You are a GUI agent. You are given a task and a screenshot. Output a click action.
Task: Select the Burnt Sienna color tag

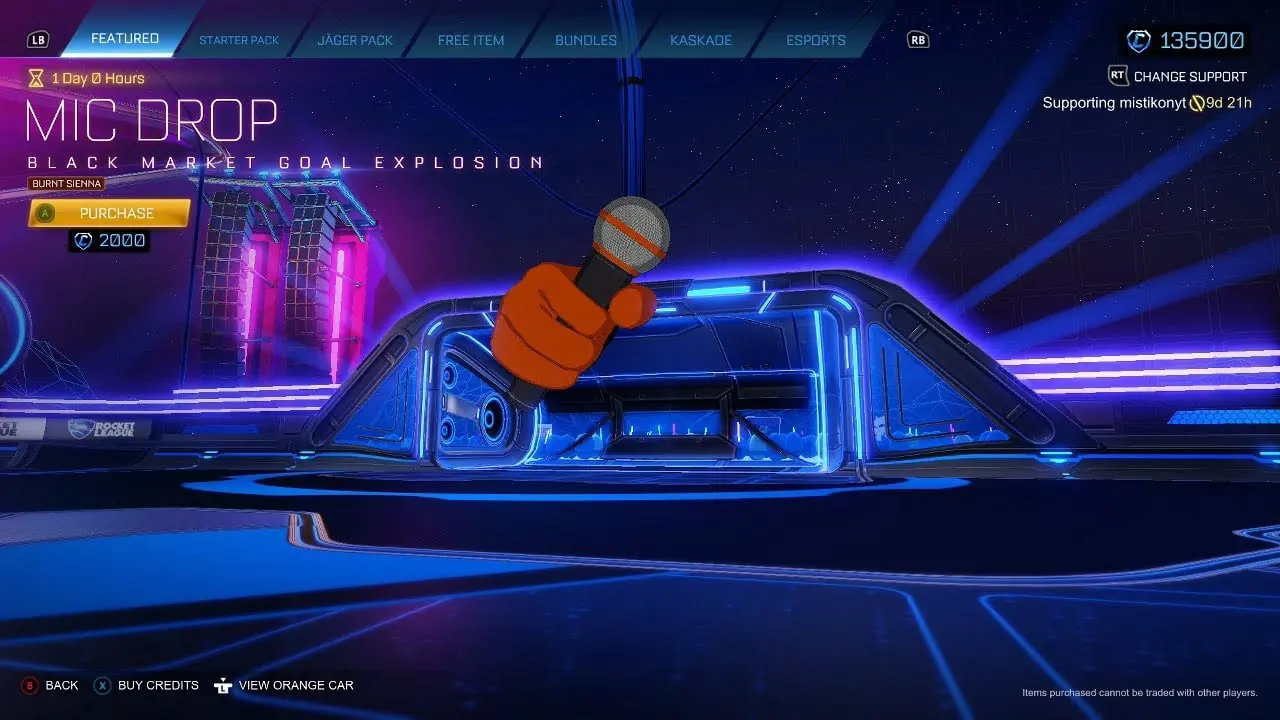tap(66, 183)
